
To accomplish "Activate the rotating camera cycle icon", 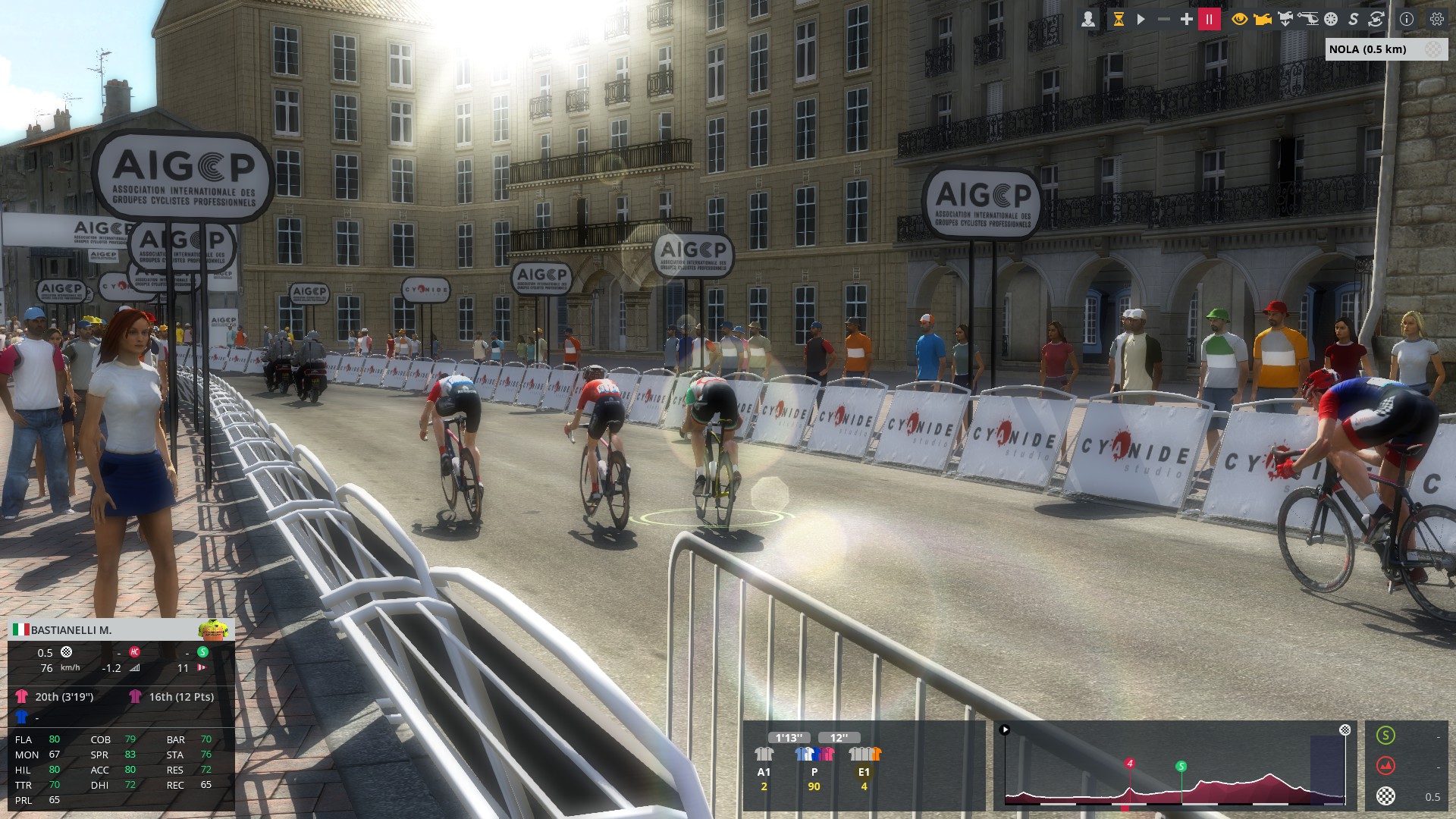I will click(x=1376, y=20).
